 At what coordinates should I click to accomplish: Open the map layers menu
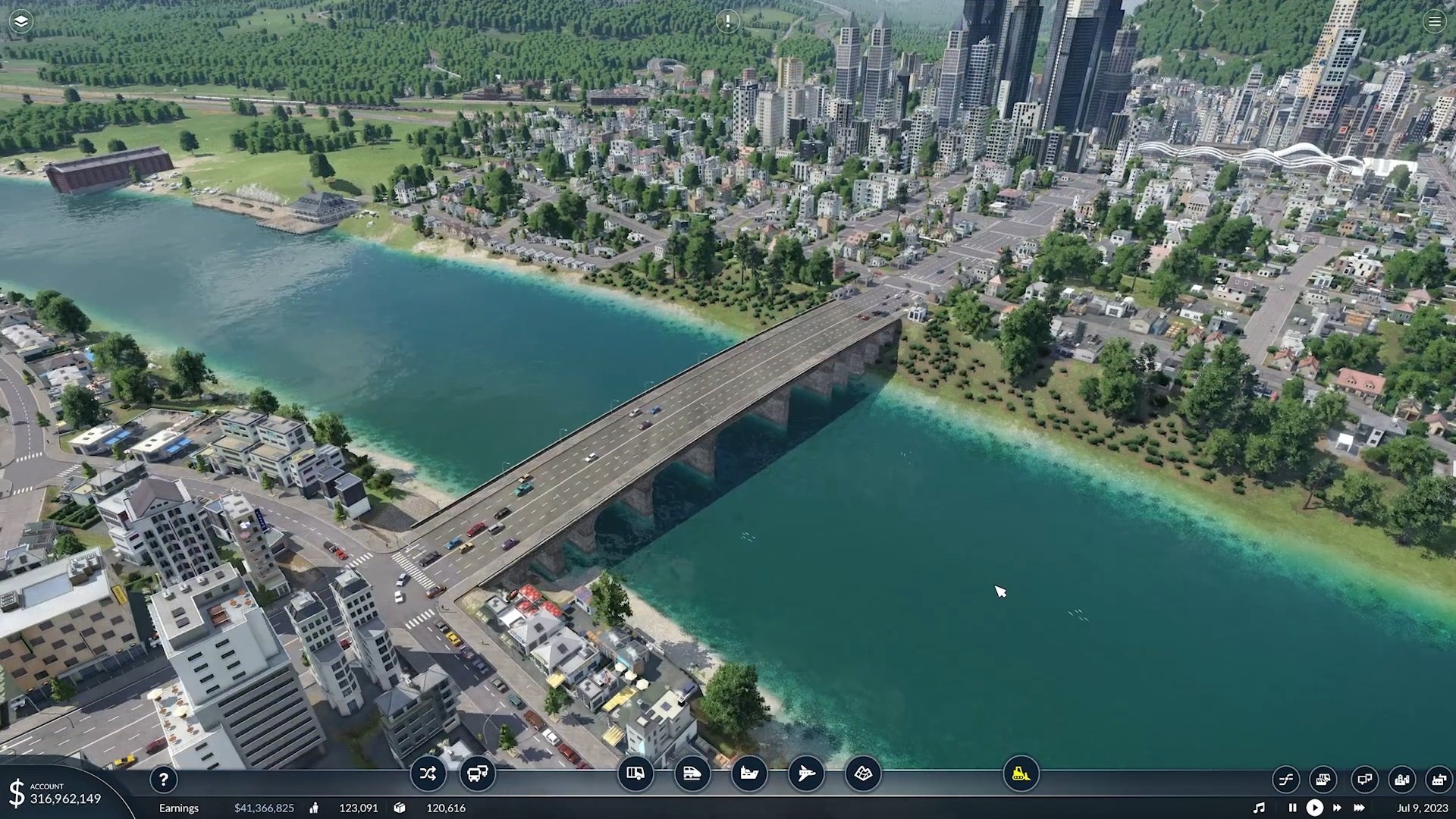click(21, 21)
